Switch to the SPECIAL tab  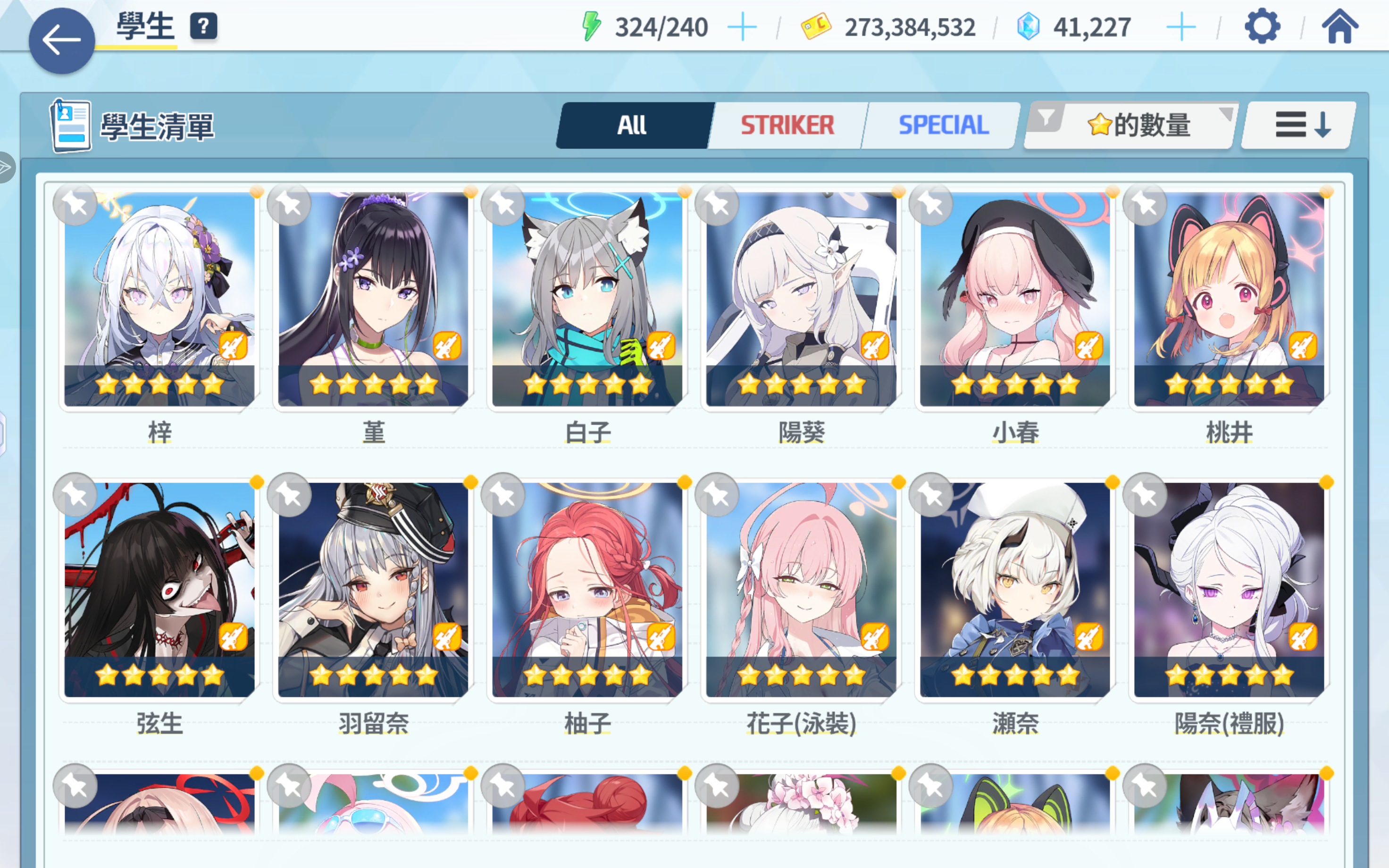pos(943,125)
